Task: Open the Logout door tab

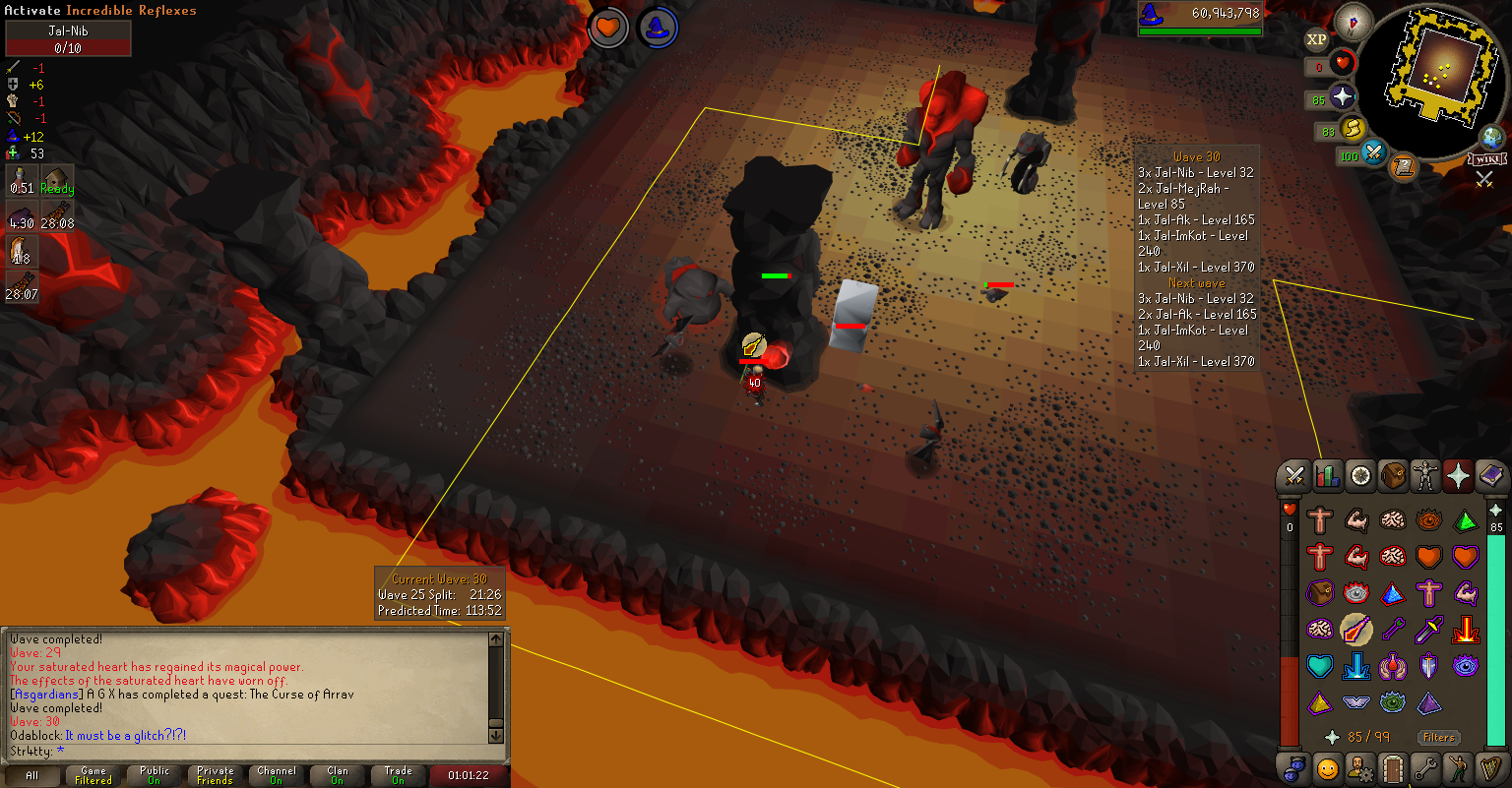Action: tap(1393, 767)
